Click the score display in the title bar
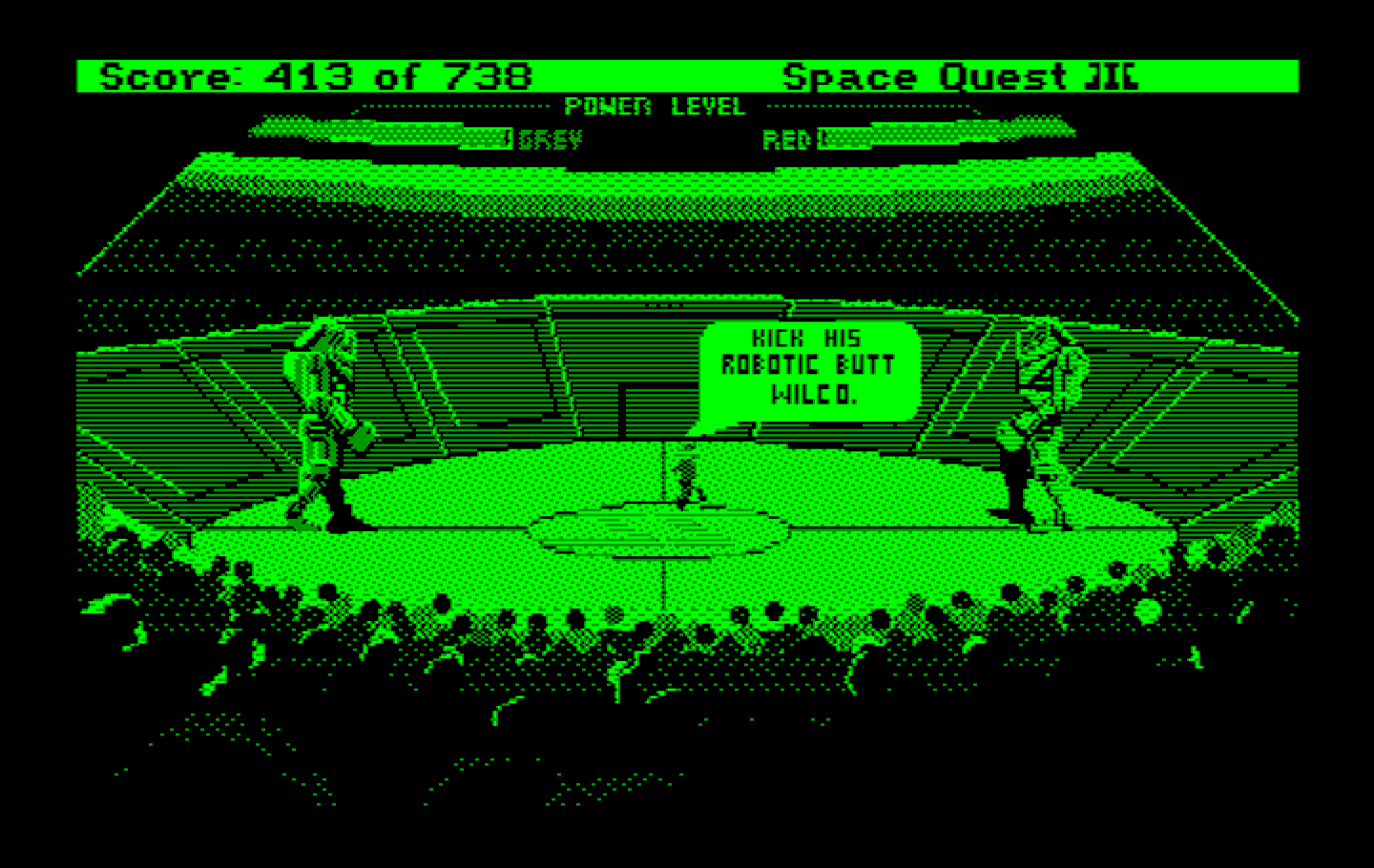 [315, 76]
